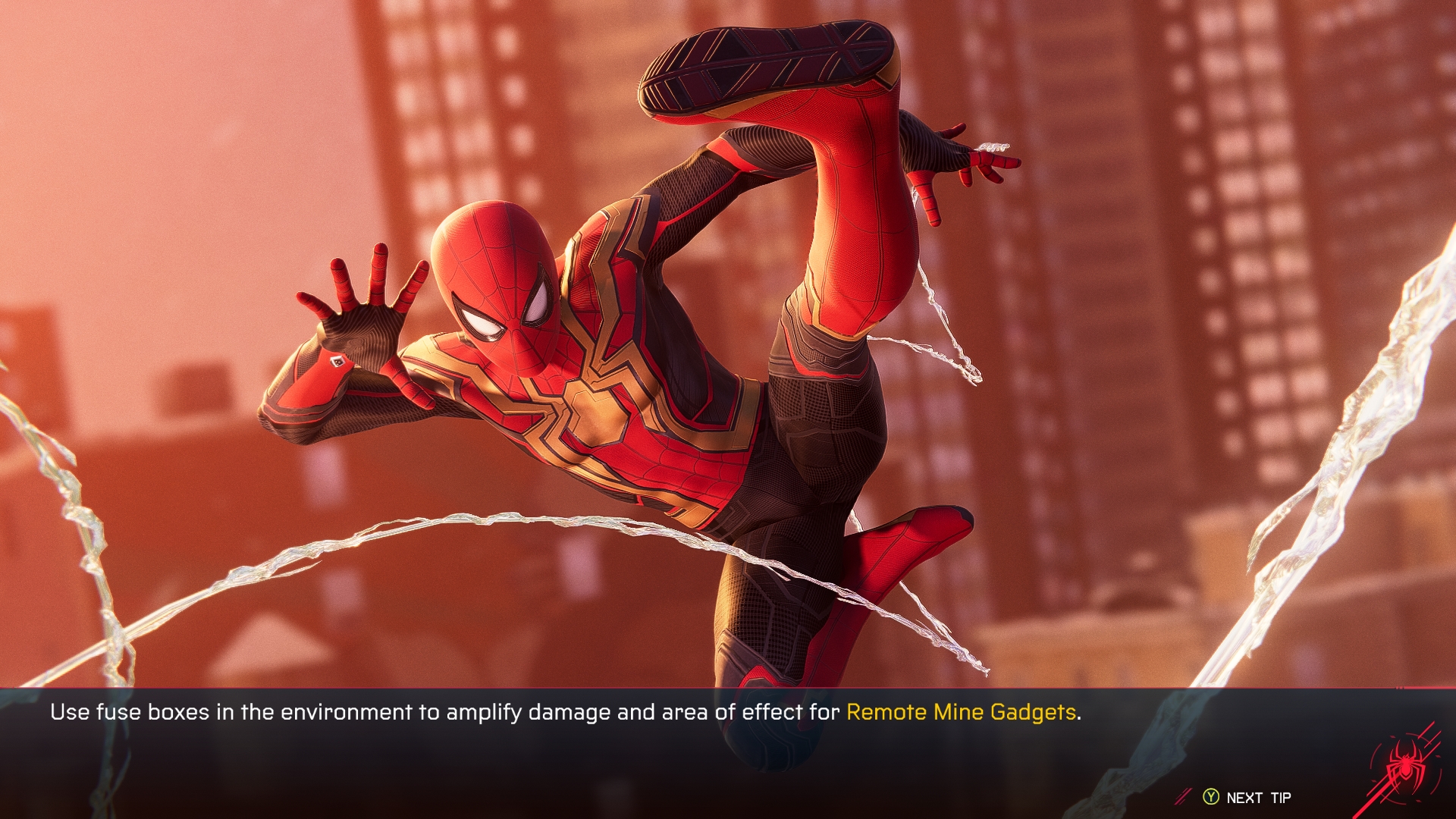The height and width of the screenshot is (819, 1456).
Task: Show the next tip
Action: tap(1248, 798)
